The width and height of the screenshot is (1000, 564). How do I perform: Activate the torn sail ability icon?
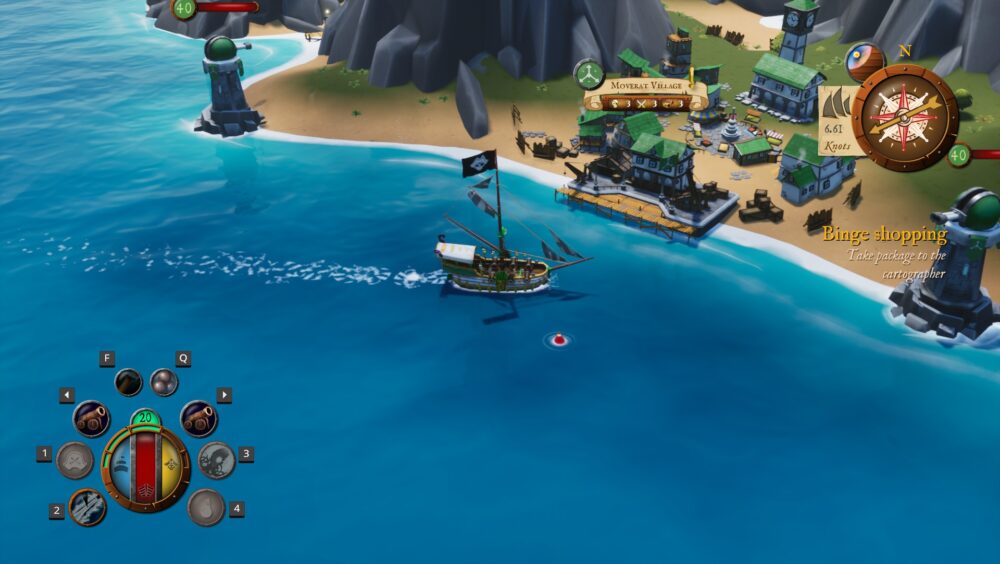click(88, 507)
